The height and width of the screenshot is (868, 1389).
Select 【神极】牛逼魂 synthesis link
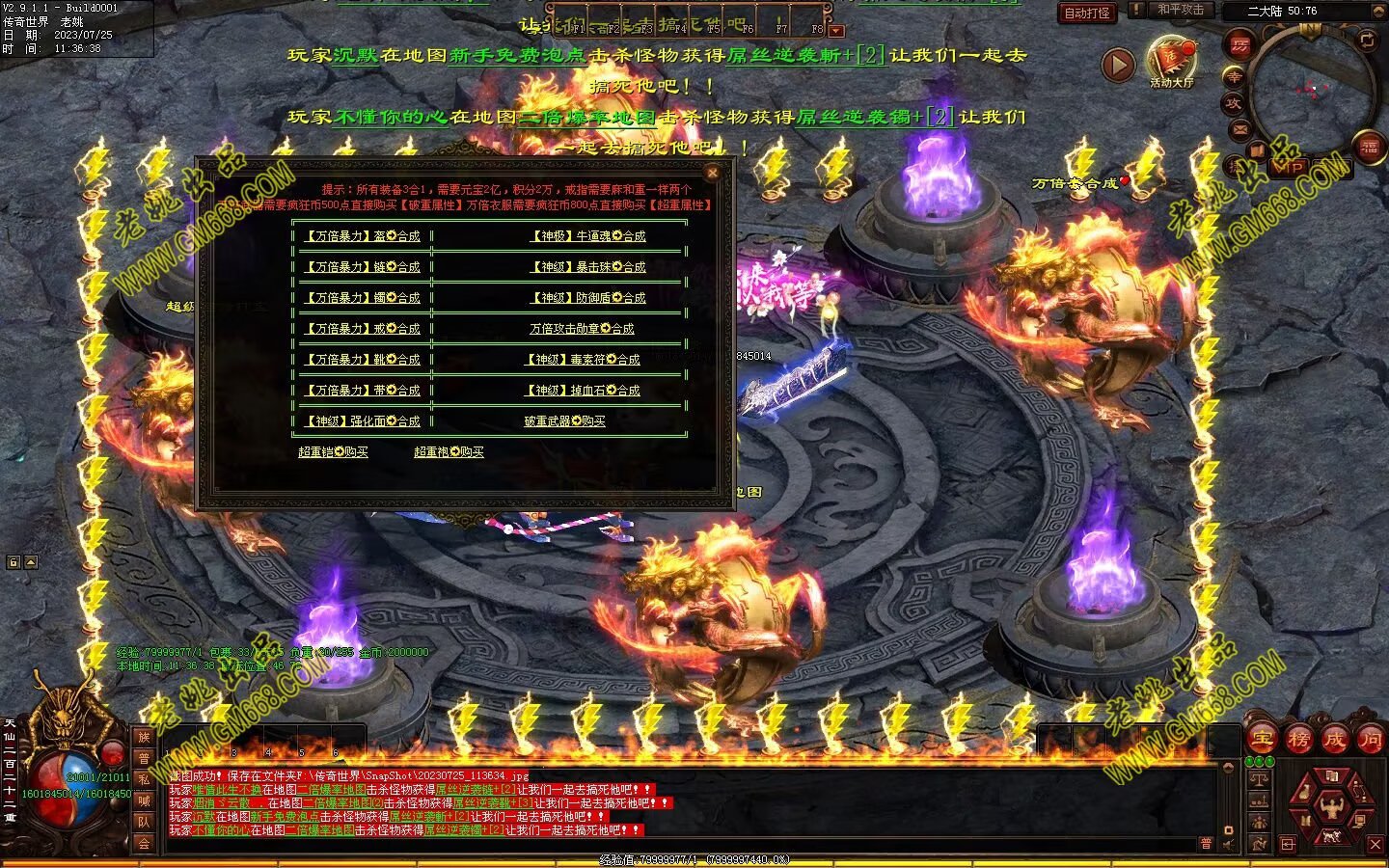click(x=588, y=236)
